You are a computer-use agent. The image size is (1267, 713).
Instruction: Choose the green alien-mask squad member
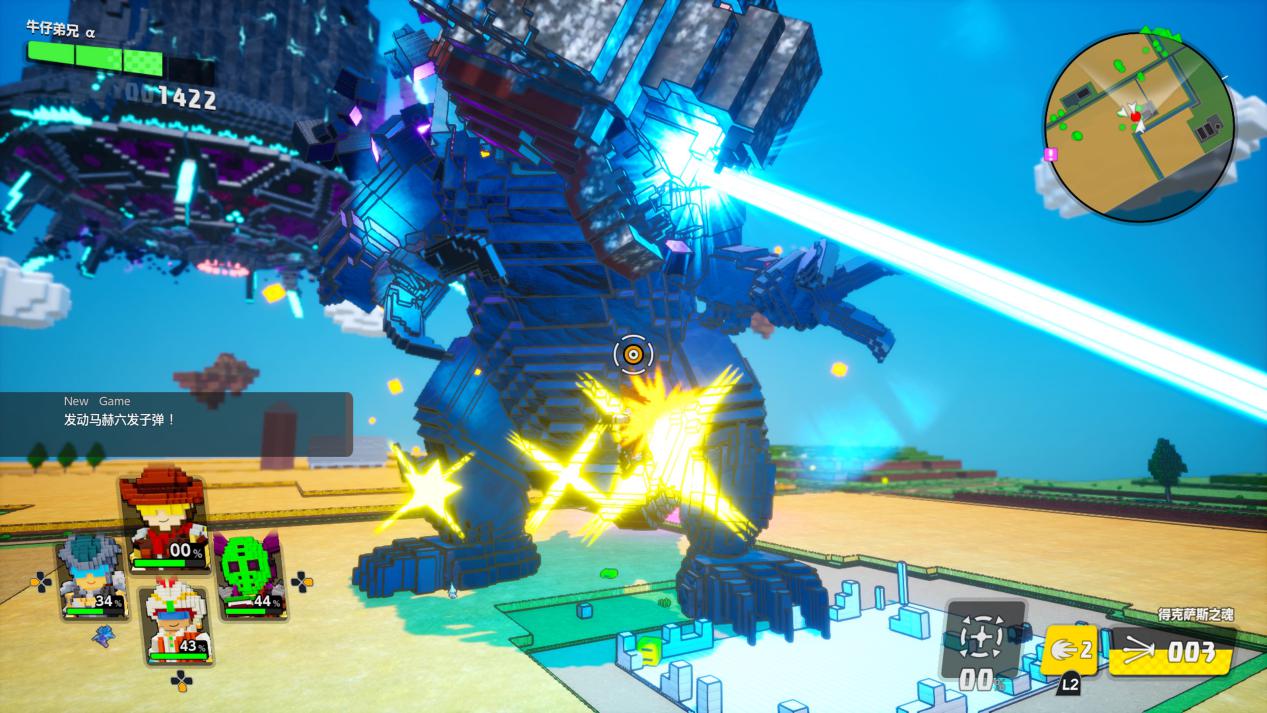click(x=246, y=577)
